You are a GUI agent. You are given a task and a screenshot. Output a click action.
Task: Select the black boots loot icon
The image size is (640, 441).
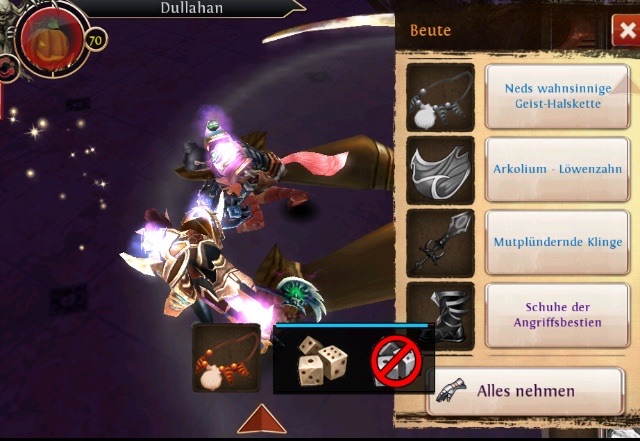(441, 315)
